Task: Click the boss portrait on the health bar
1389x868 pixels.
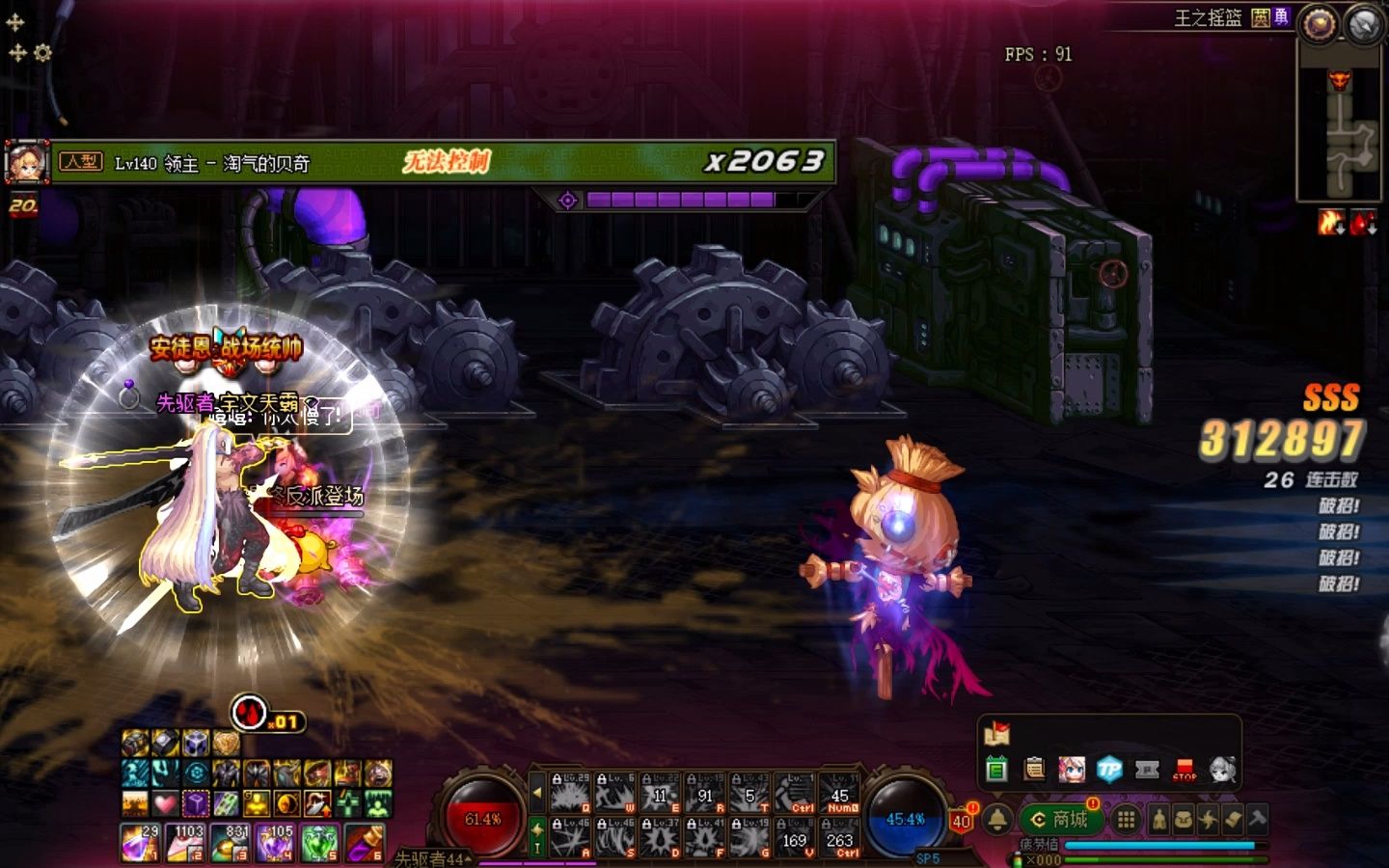Action: point(26,162)
